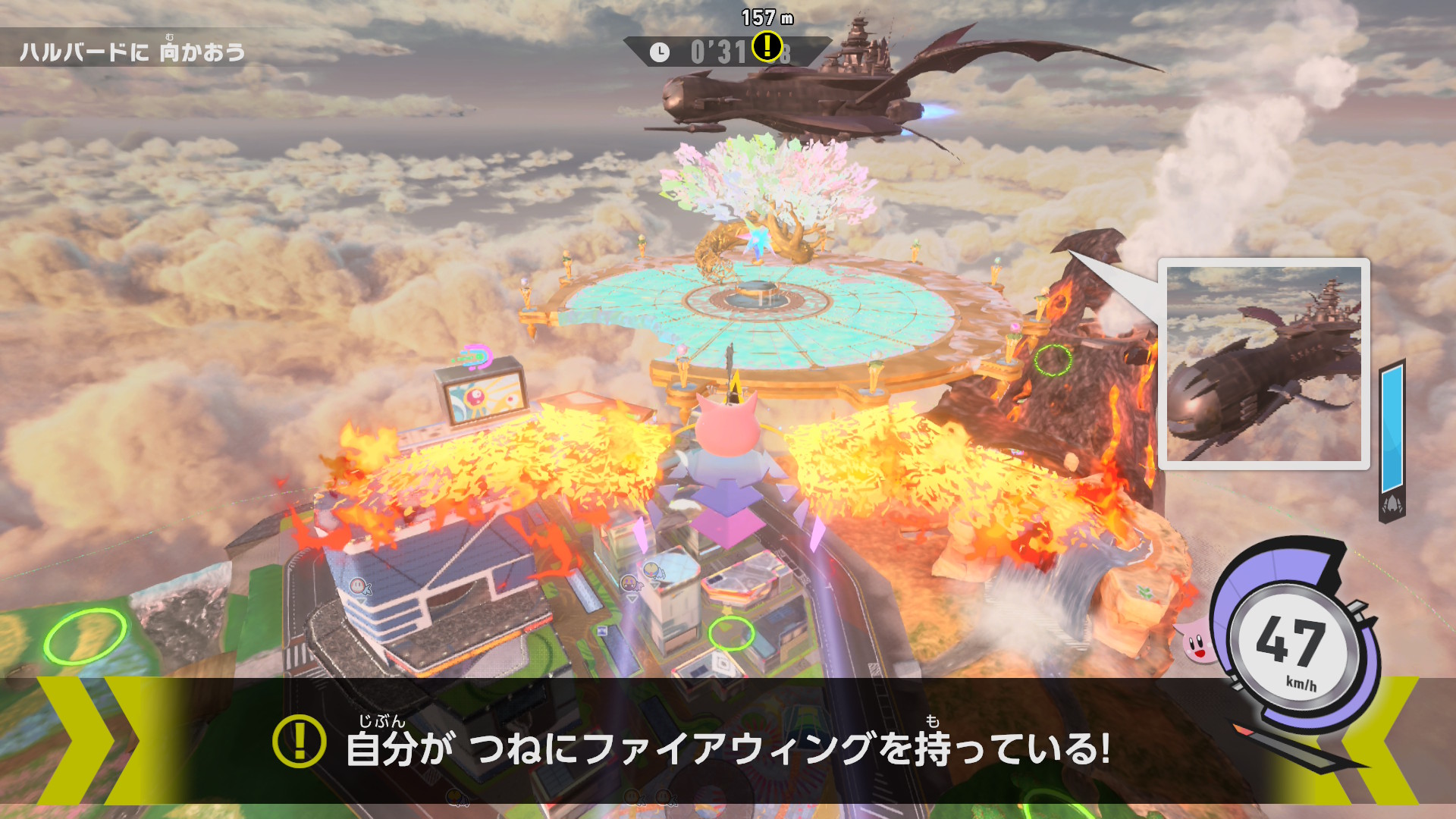Screen dimensions: 1456x819
Task: Select the yellow exclamation destination marker
Action: pyautogui.click(x=767, y=45)
